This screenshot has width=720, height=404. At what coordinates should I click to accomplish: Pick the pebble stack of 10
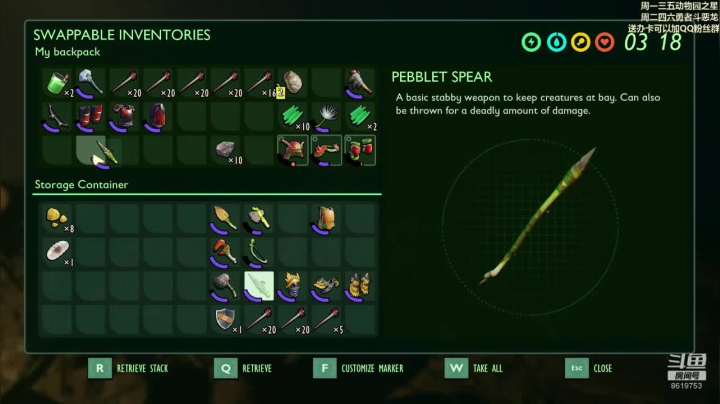click(226, 150)
